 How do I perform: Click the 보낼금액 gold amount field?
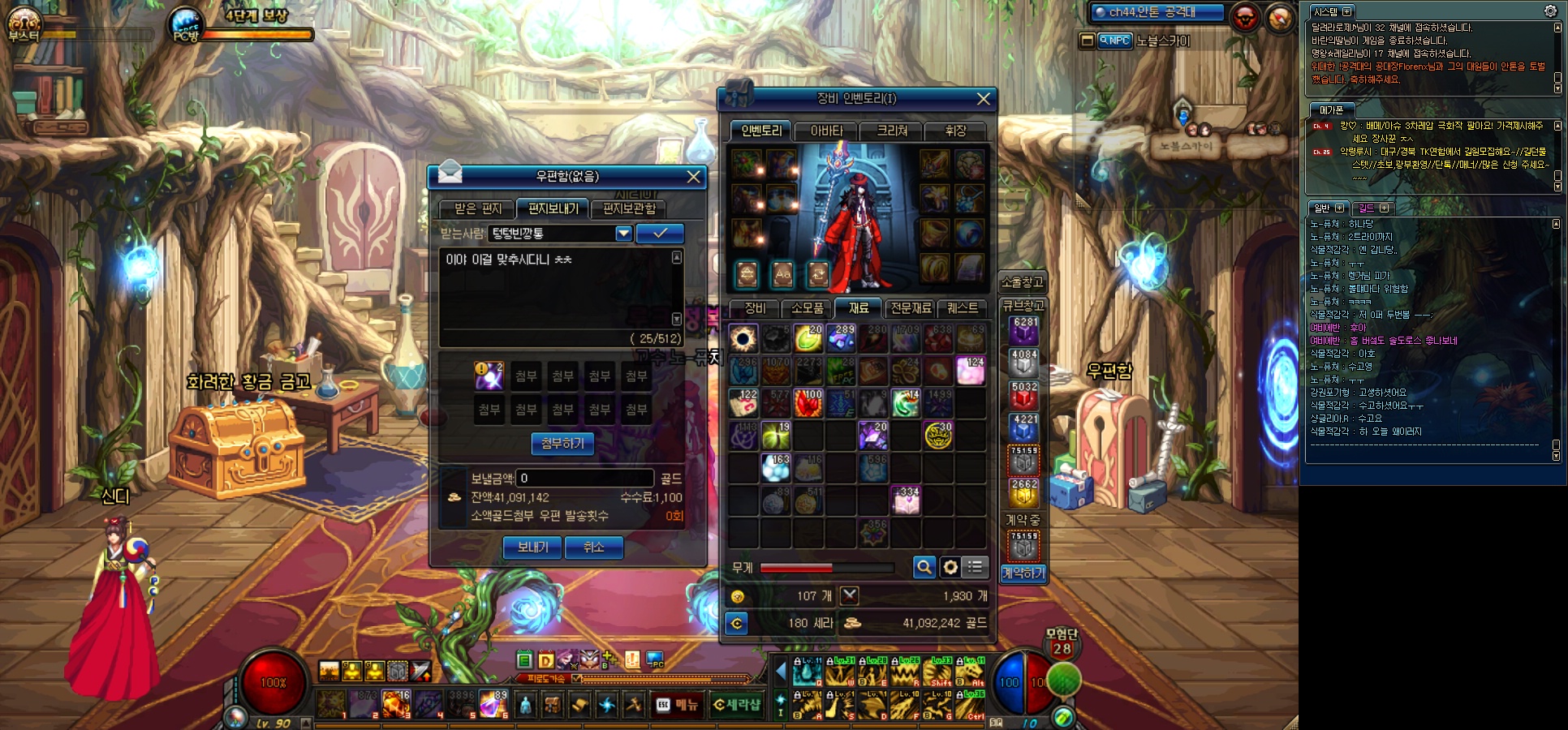584,479
